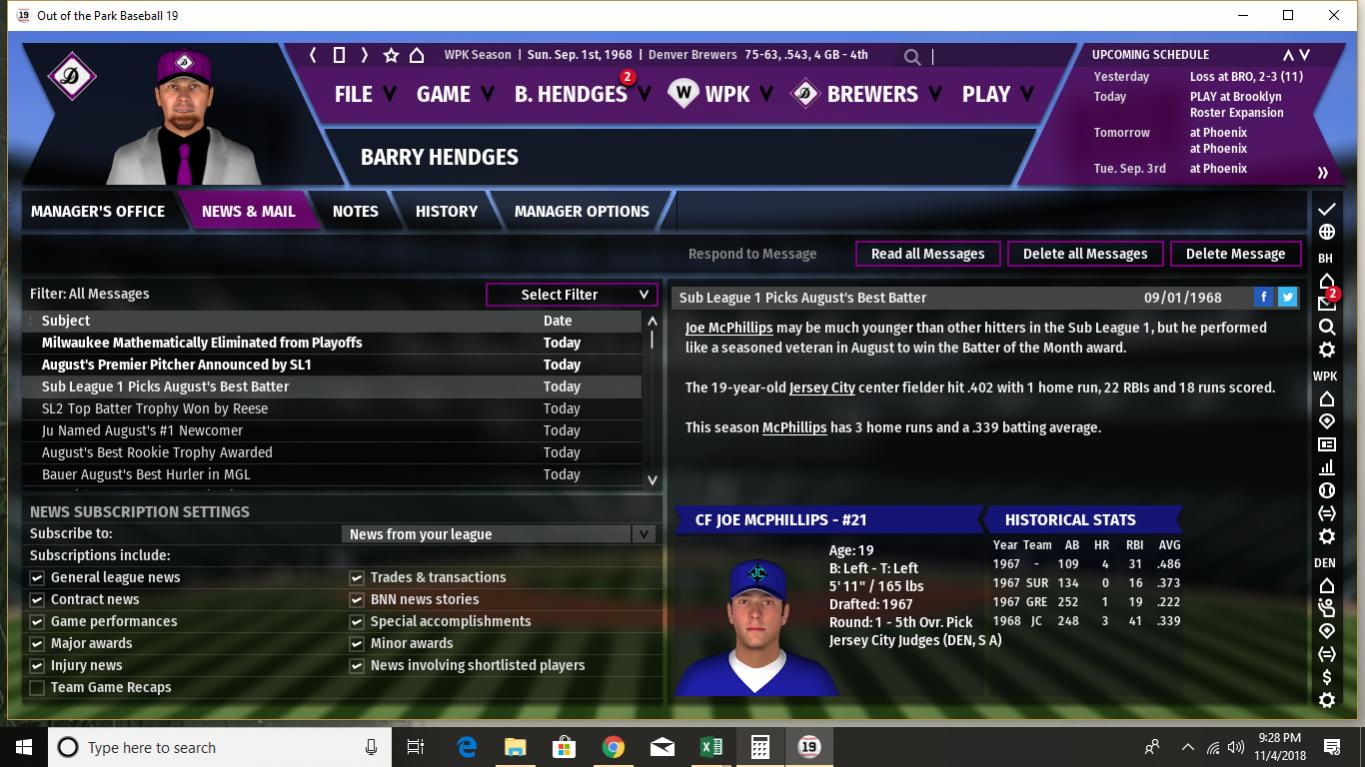Follow the Jersey City link in the article
This screenshot has height=767, width=1365.
pyautogui.click(x=821, y=388)
